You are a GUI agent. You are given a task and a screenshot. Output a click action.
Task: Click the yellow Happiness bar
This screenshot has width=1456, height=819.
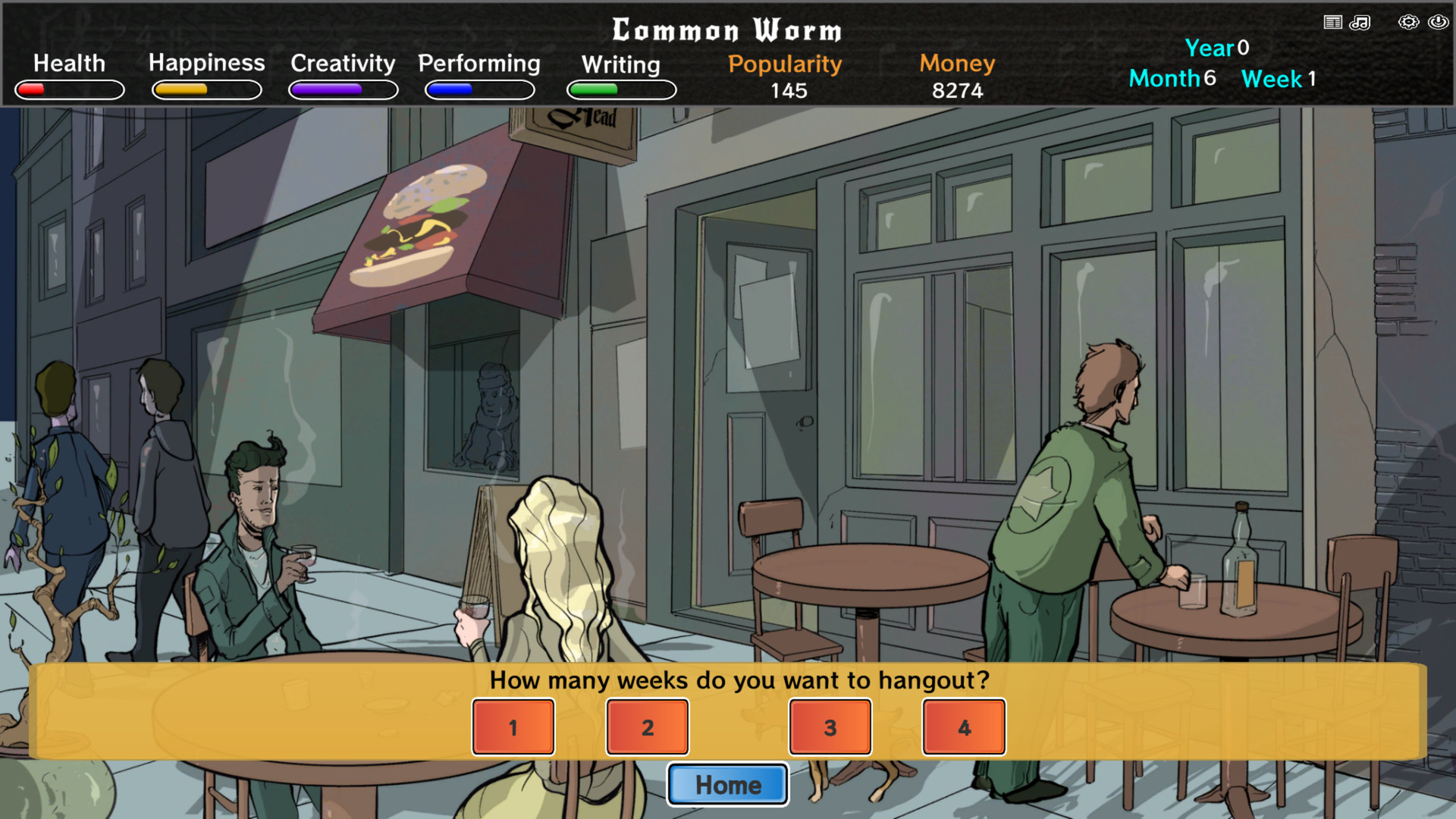[x=206, y=89]
